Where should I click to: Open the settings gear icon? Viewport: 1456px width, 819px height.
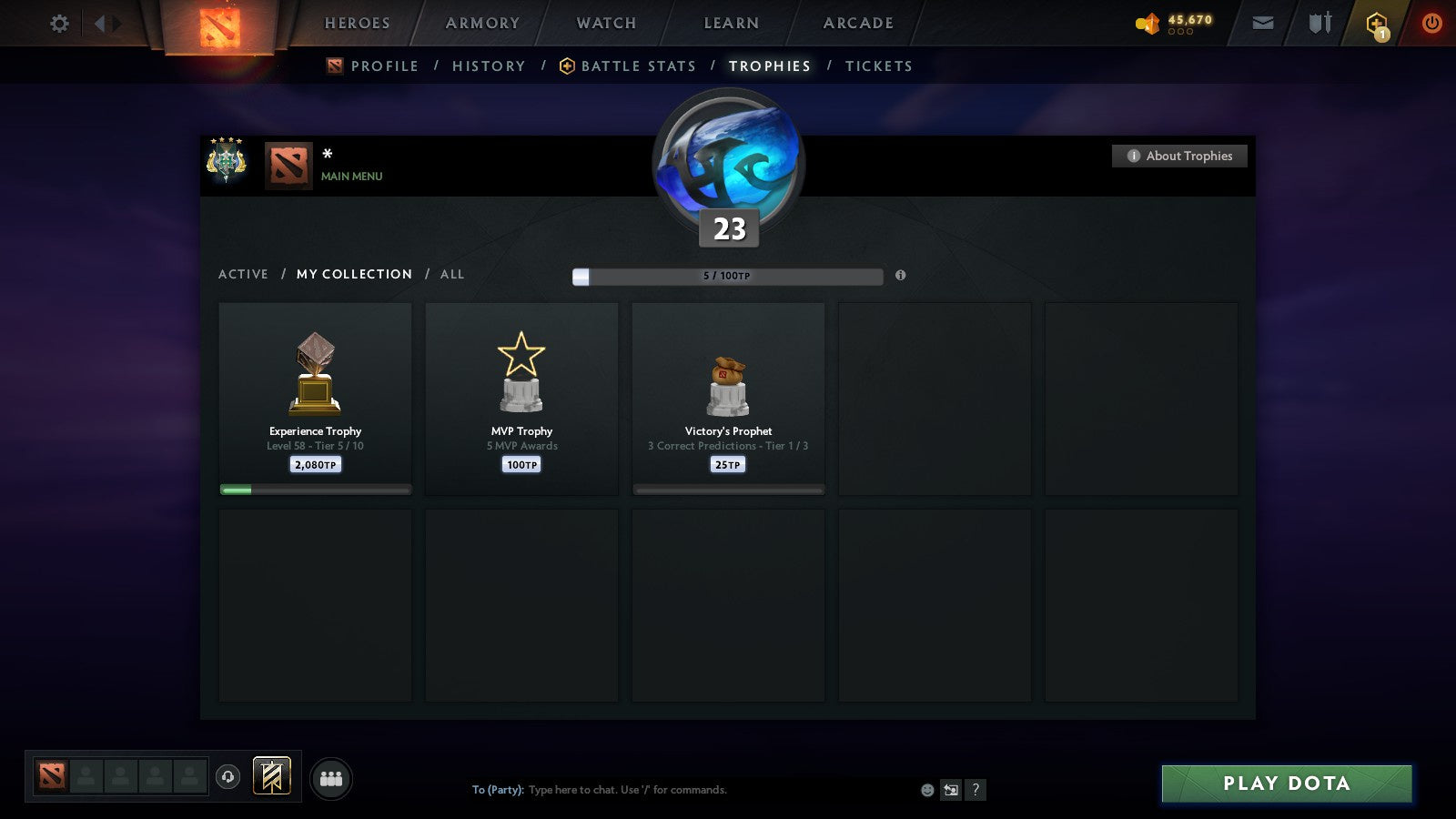tap(59, 23)
